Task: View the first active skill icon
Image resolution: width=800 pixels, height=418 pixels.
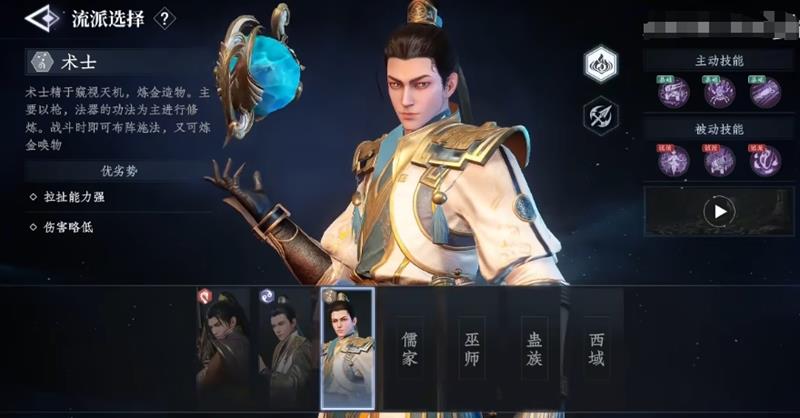Action: [673, 93]
